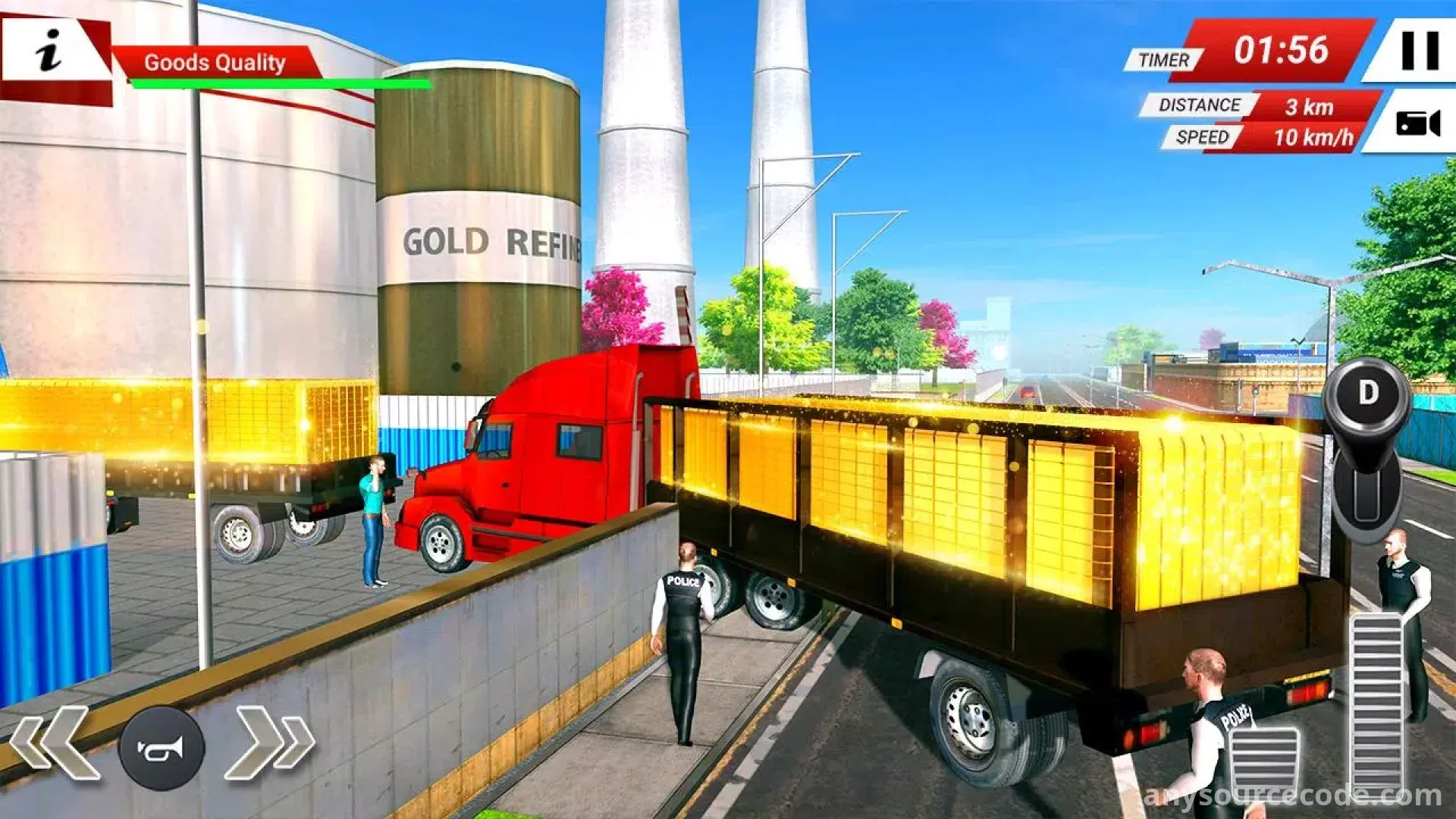Screen dimensions: 1456x819
Task: Step on the tall accelerator pedal
Action: coord(1377,701)
